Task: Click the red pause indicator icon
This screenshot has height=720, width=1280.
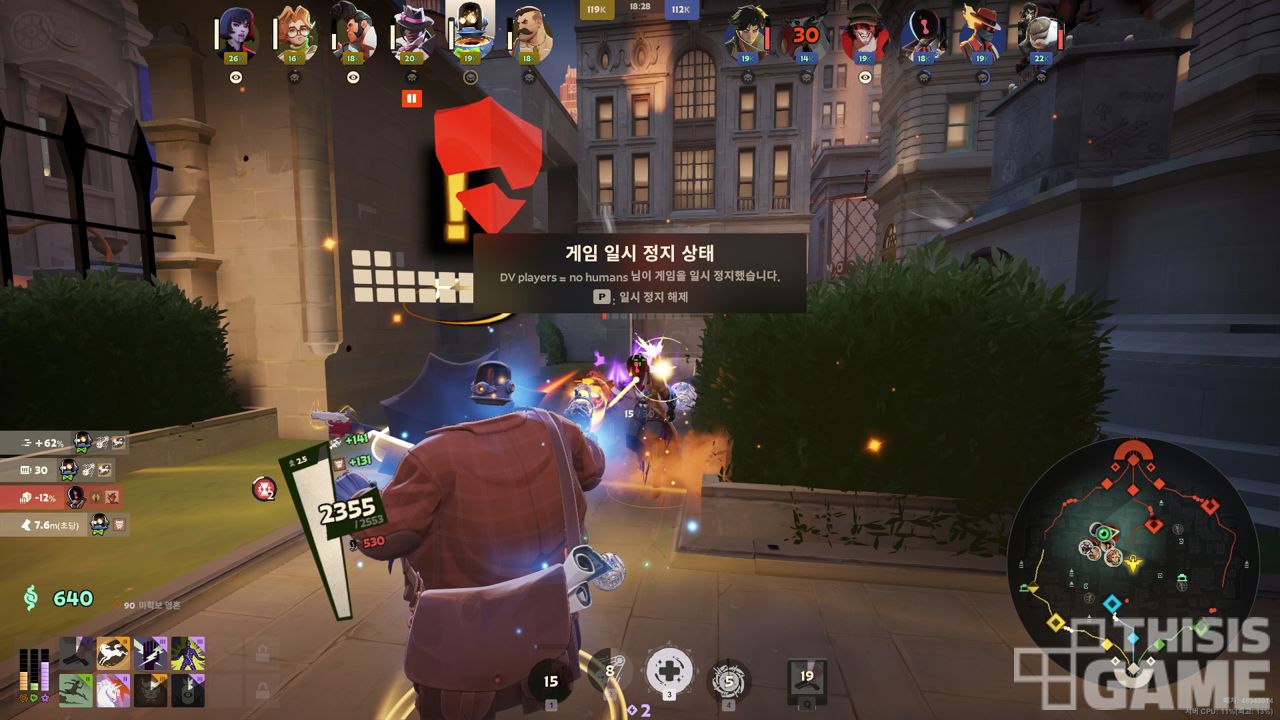Action: tap(411, 98)
